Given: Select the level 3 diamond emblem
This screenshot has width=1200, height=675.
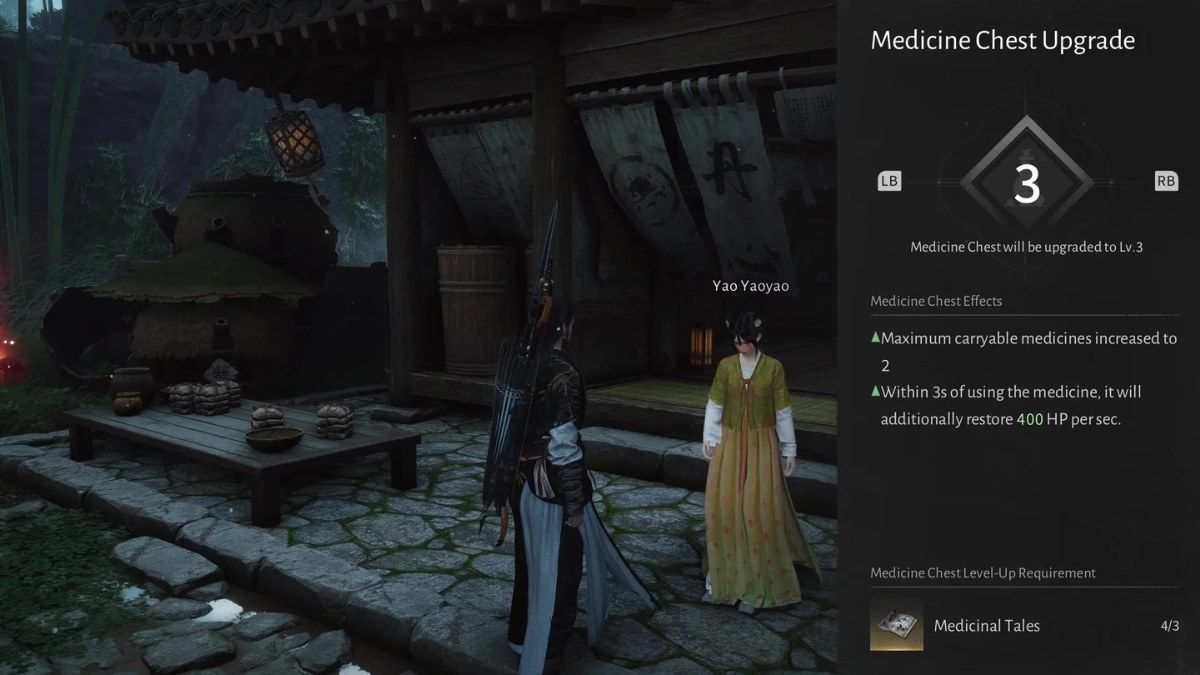Looking at the screenshot, I should [1026, 183].
